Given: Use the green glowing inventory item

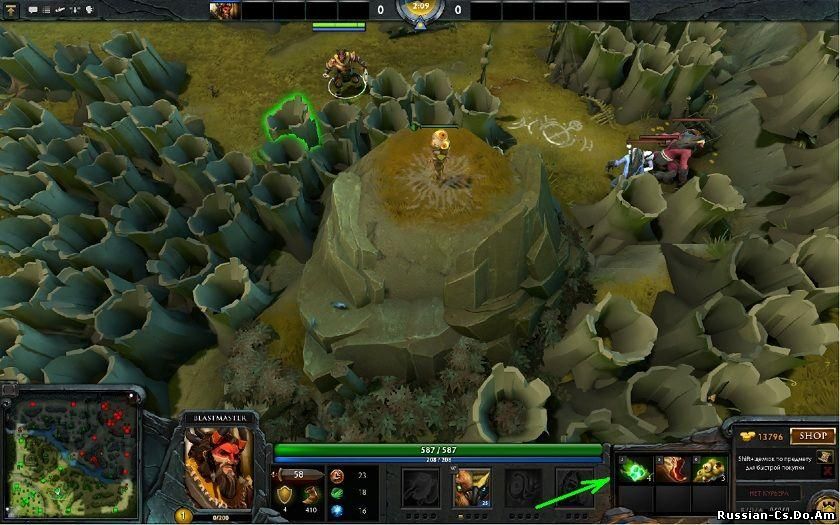Looking at the screenshot, I should tap(632, 472).
